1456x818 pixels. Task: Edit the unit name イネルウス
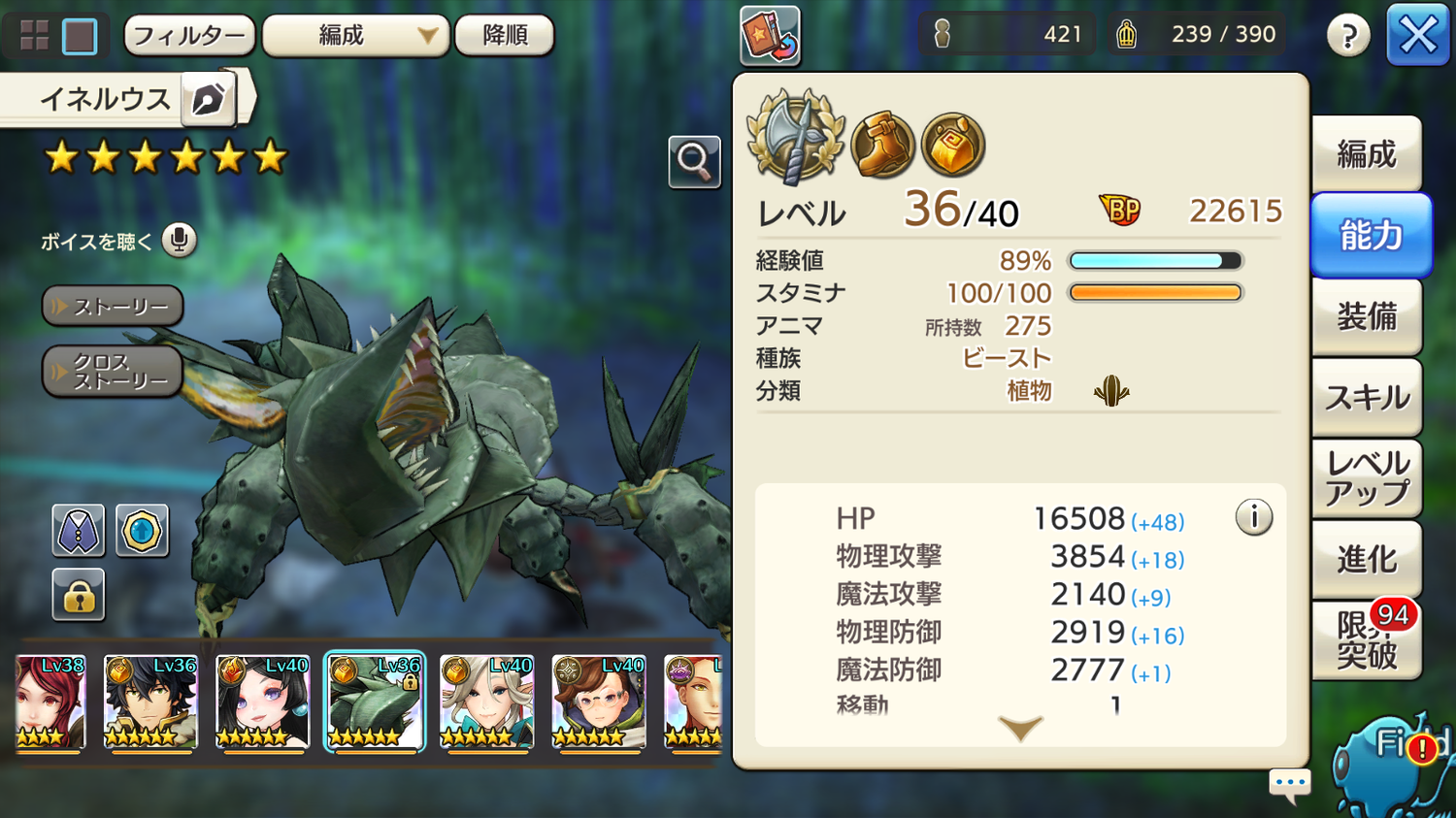(209, 99)
